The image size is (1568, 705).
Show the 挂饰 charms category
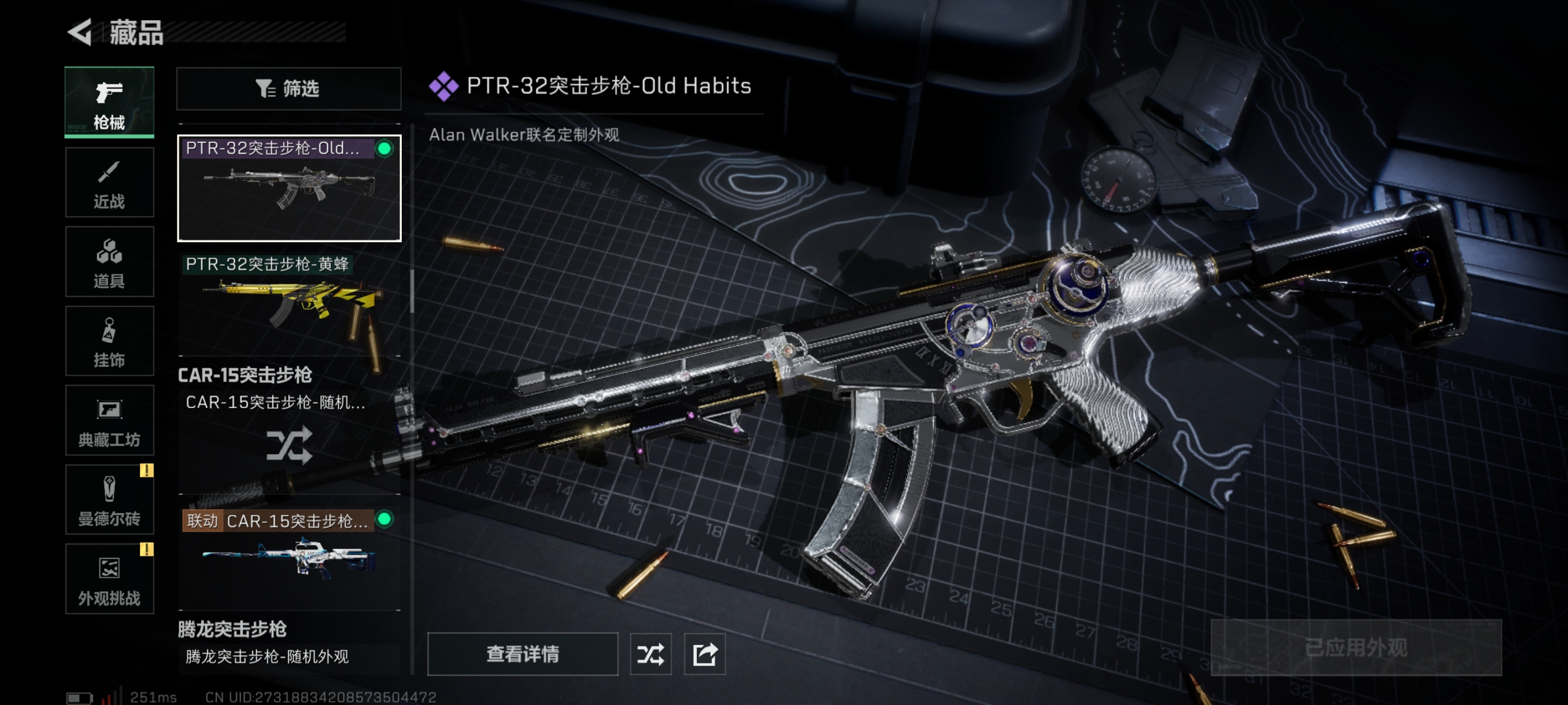(110, 342)
